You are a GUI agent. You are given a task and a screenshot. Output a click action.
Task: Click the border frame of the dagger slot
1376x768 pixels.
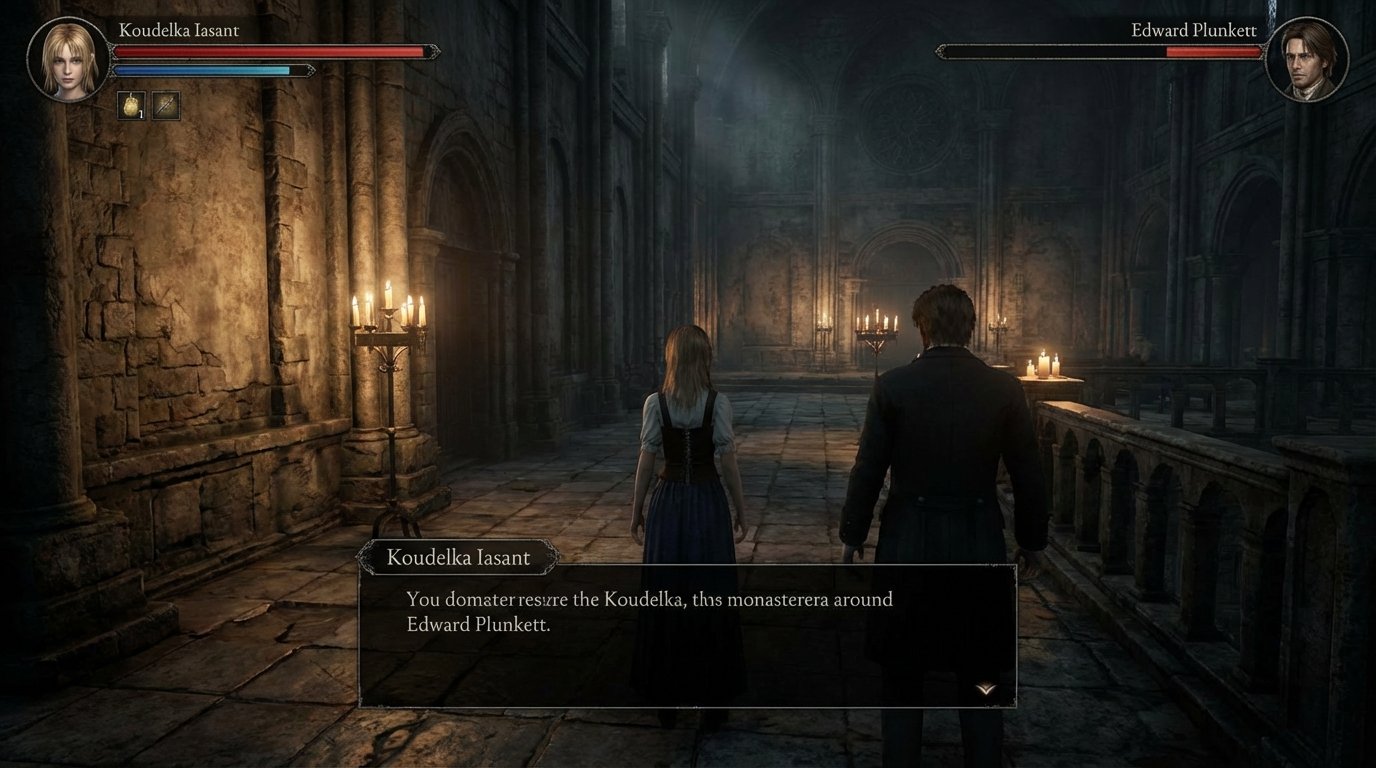pyautogui.click(x=167, y=93)
